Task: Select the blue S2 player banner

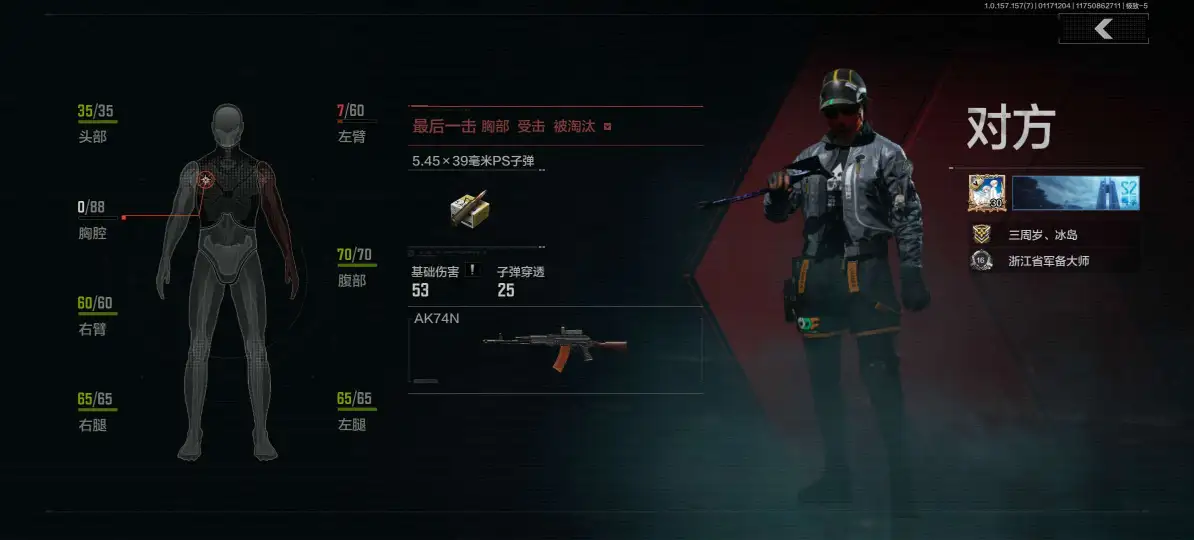Action: point(1075,193)
